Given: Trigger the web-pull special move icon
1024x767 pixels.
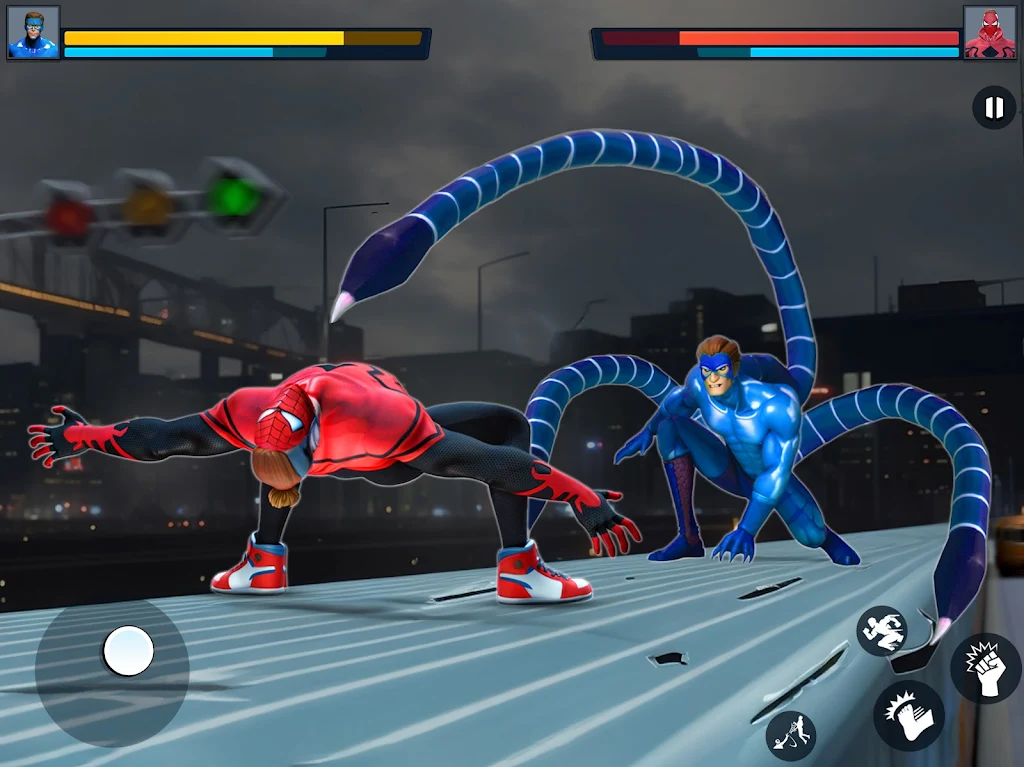Looking at the screenshot, I should coord(791,735).
